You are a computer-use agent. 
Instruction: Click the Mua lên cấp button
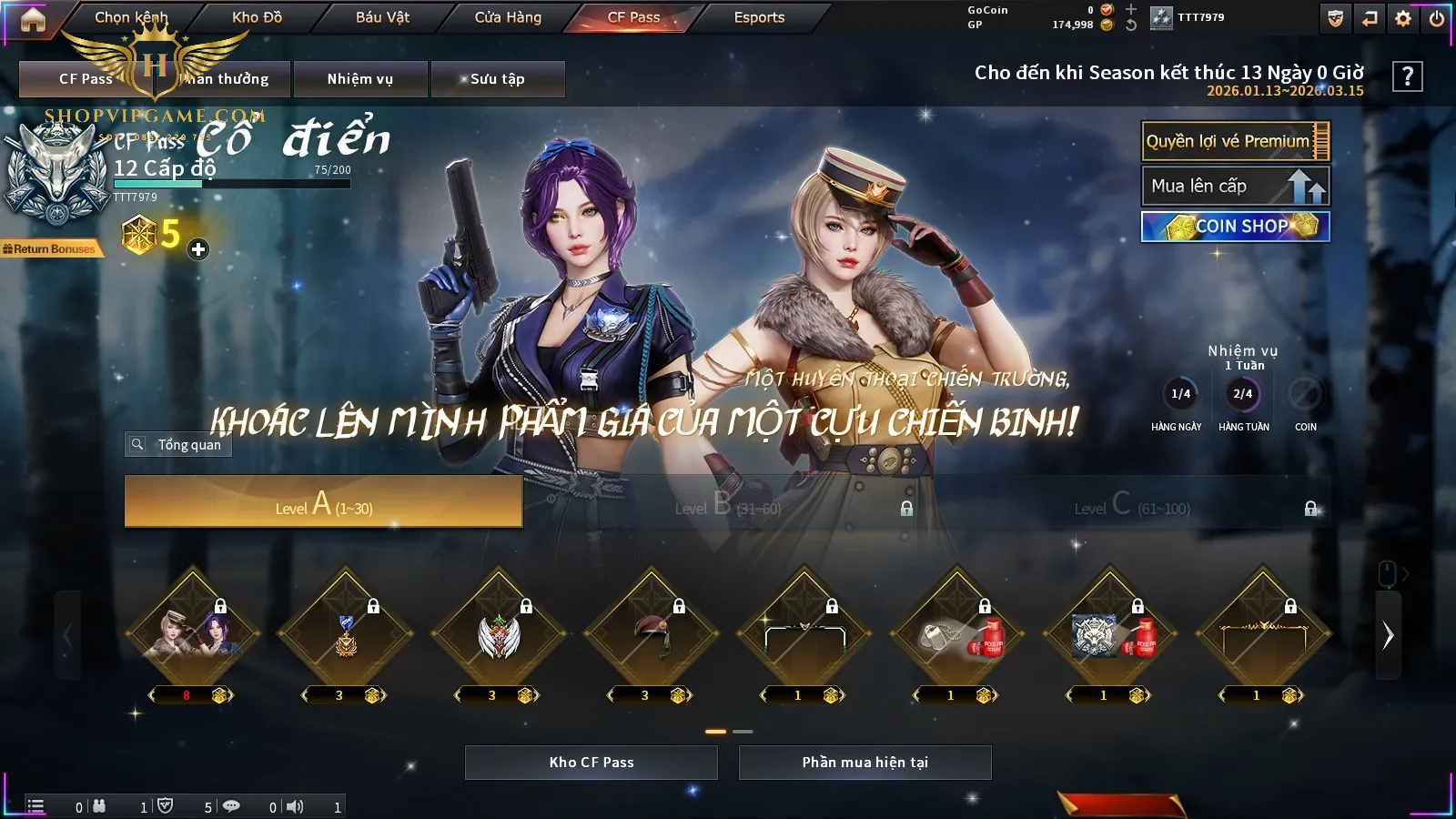(1235, 186)
